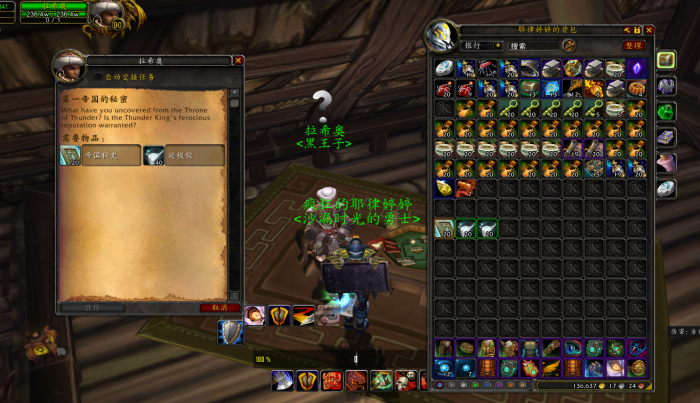
Task: Switch to the chest category tab
Action: [666, 60]
